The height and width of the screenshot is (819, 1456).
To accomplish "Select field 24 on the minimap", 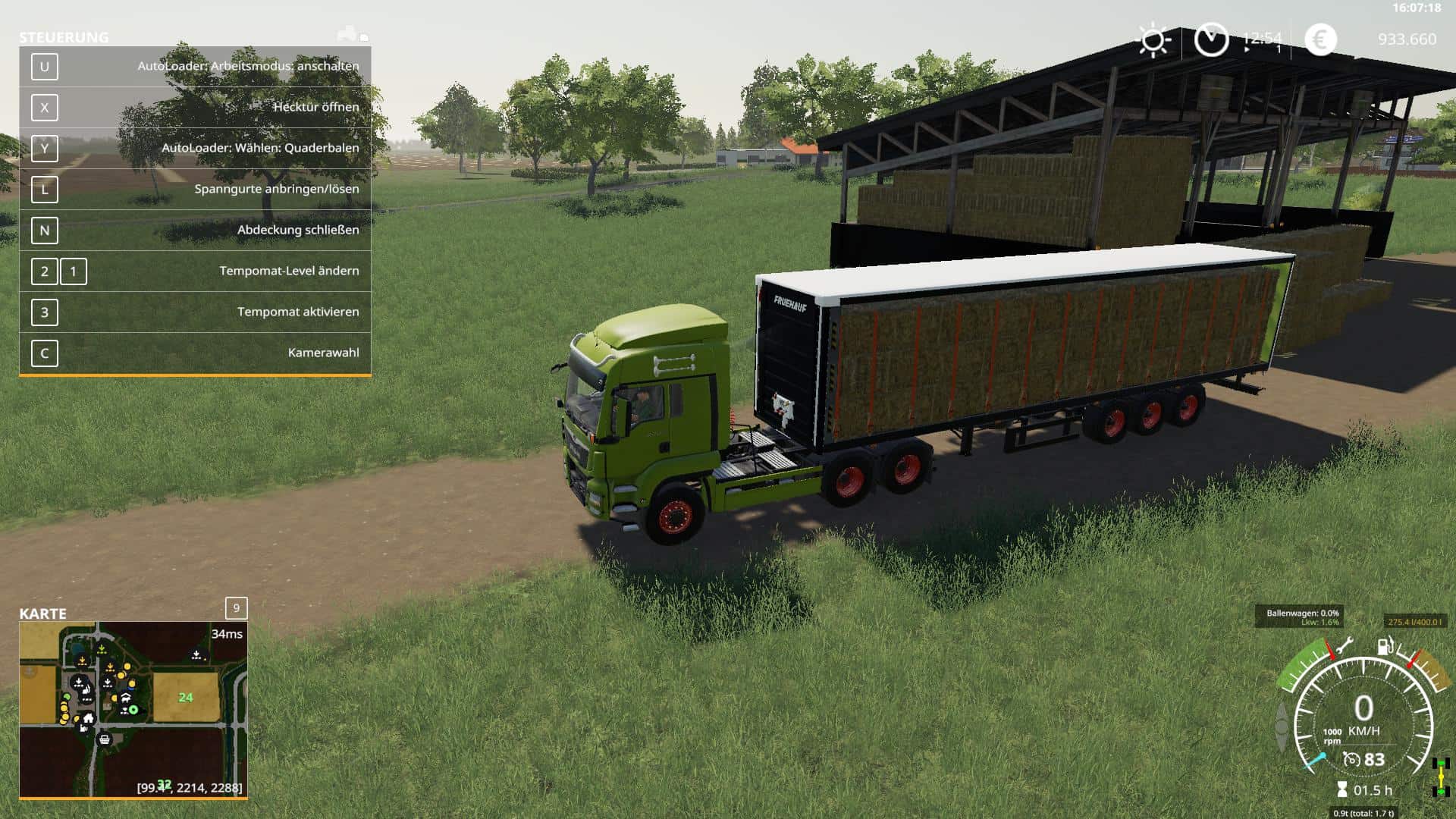I will coord(186,697).
